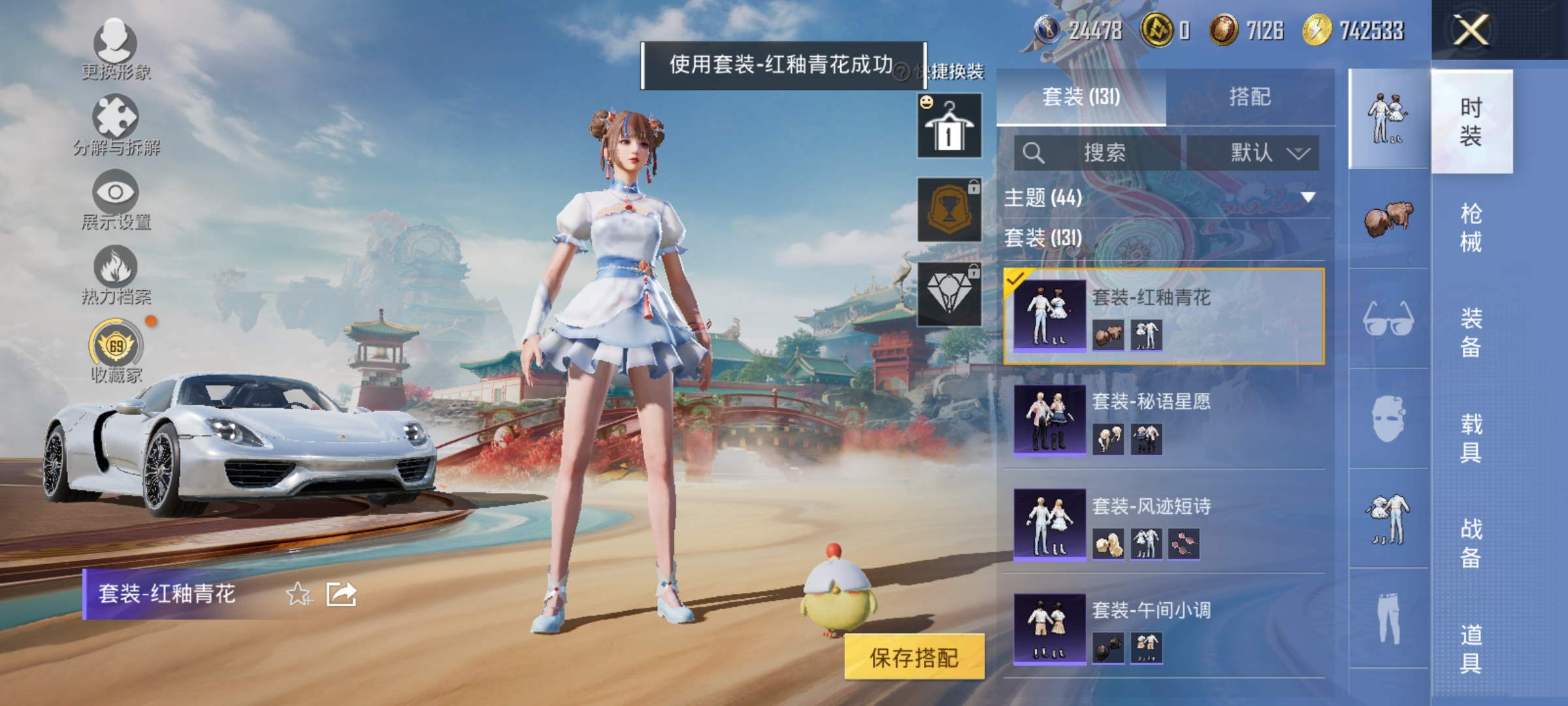Switch to the 搭配 tab

1252,97
